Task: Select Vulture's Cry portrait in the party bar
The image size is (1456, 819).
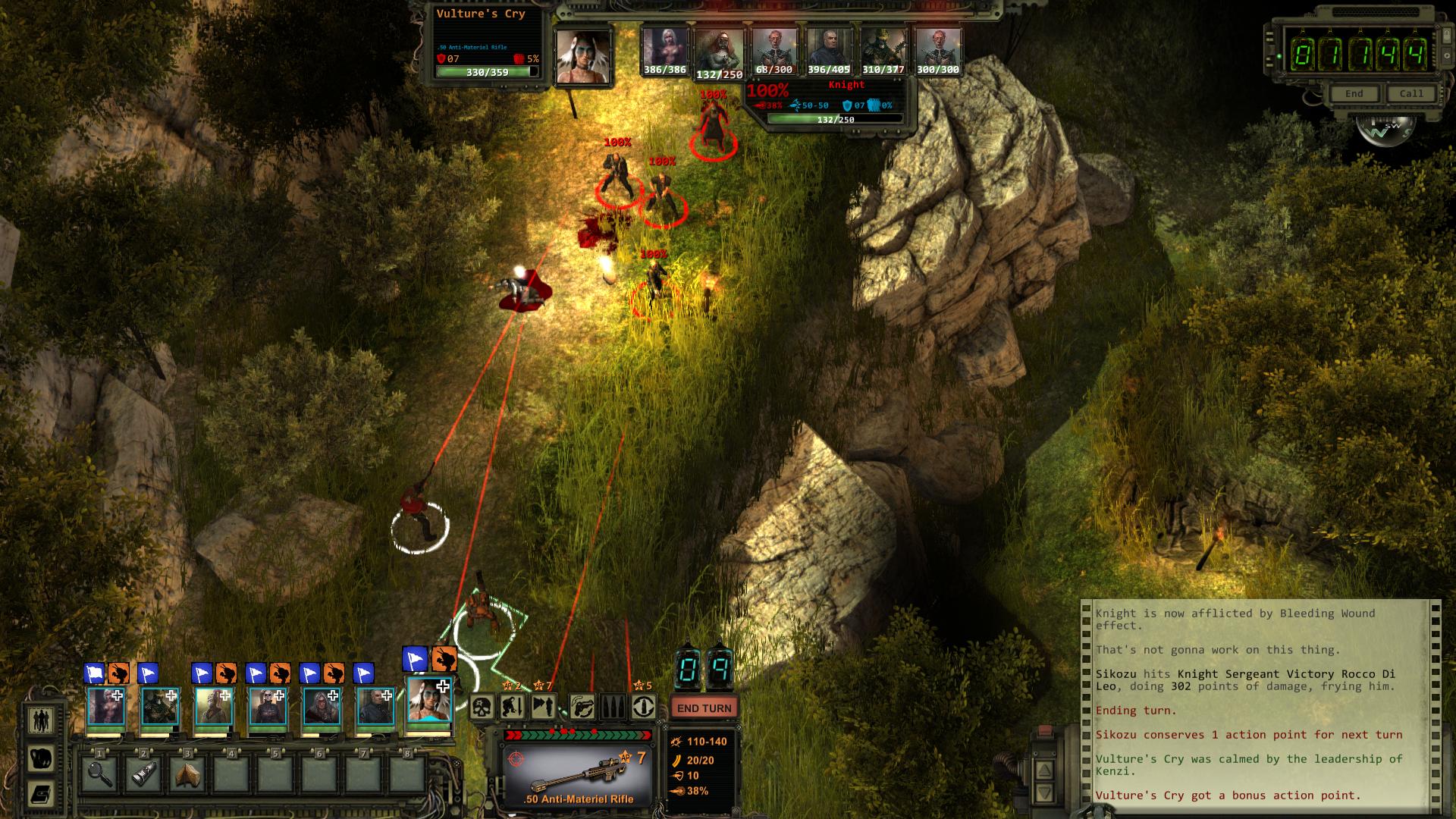Action: click(x=429, y=701)
